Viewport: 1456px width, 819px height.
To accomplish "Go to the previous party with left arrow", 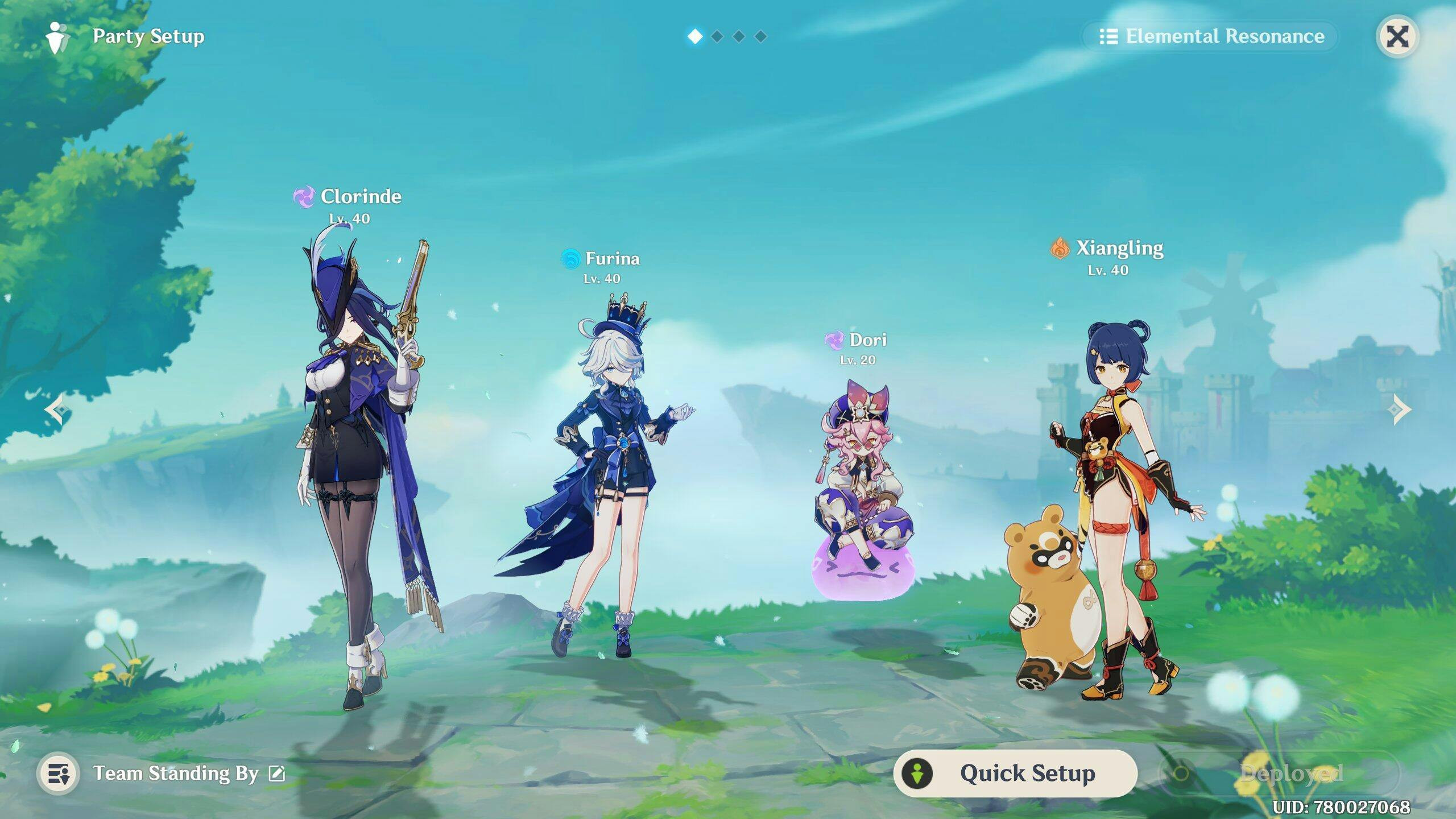I will [58, 409].
